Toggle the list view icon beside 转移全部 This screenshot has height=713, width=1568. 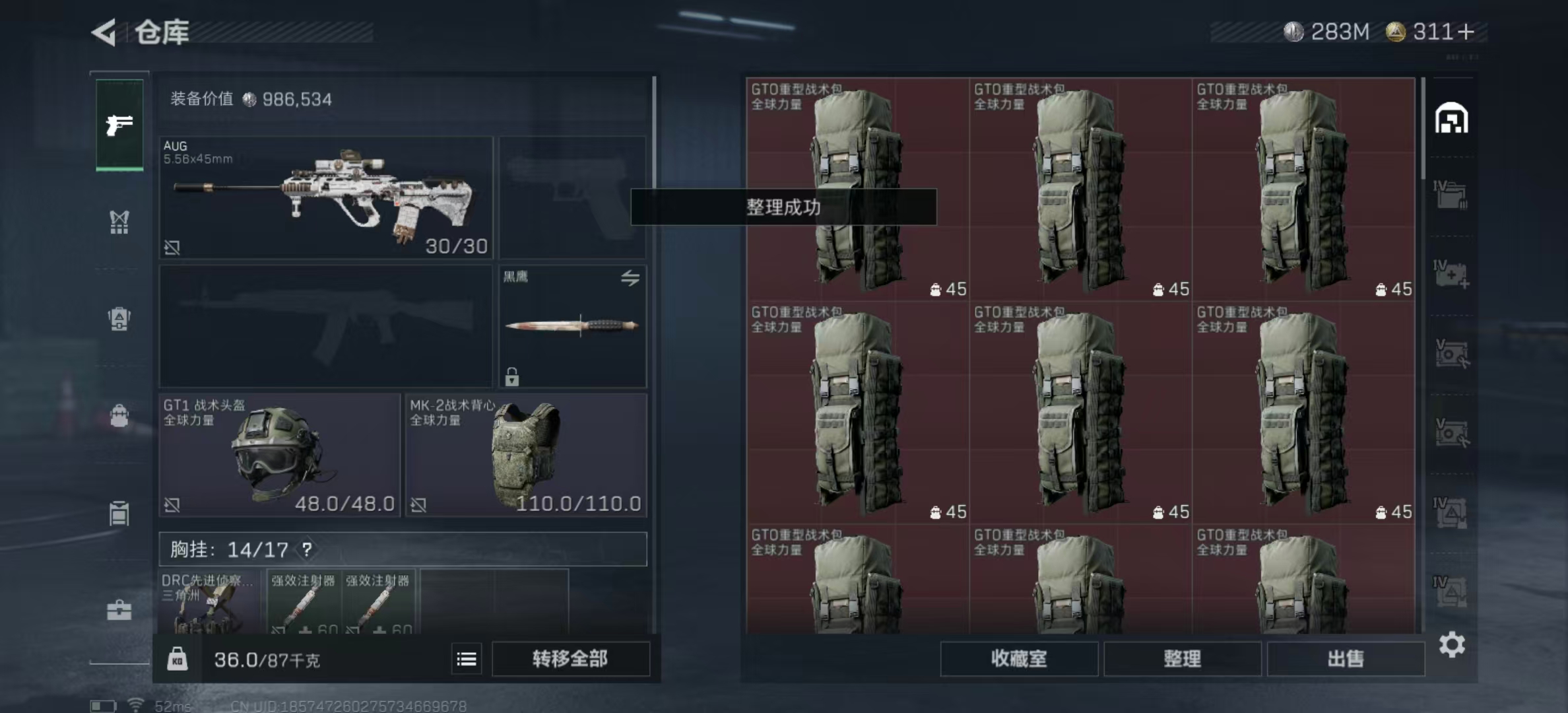pyautogui.click(x=467, y=659)
